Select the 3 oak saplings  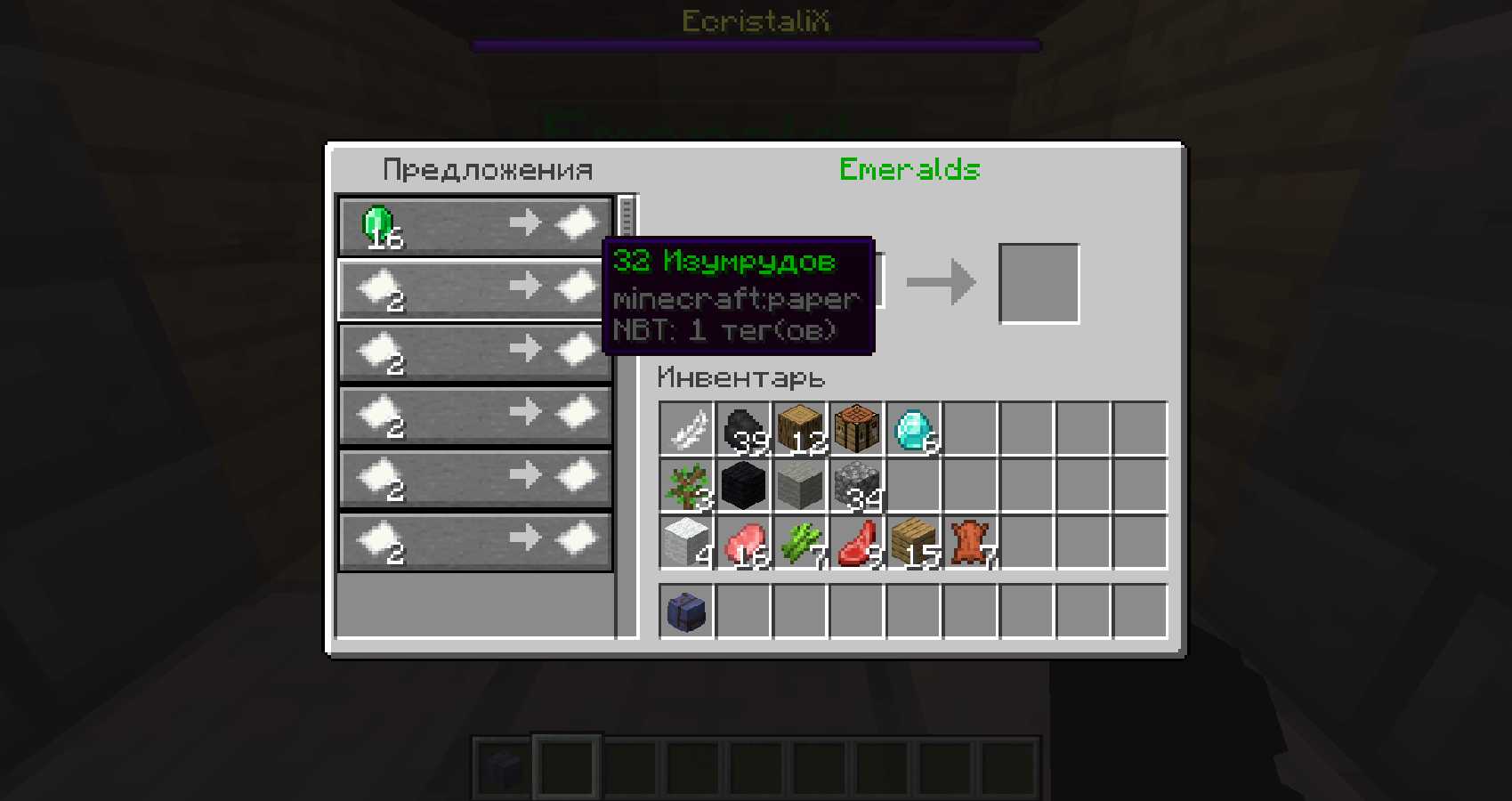point(687,486)
